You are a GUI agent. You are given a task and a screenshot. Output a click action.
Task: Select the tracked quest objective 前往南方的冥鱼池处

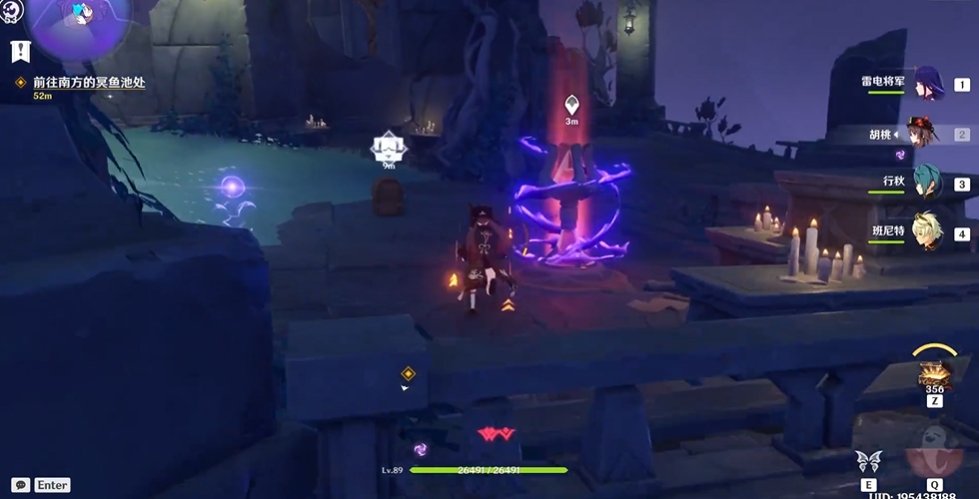coord(88,83)
